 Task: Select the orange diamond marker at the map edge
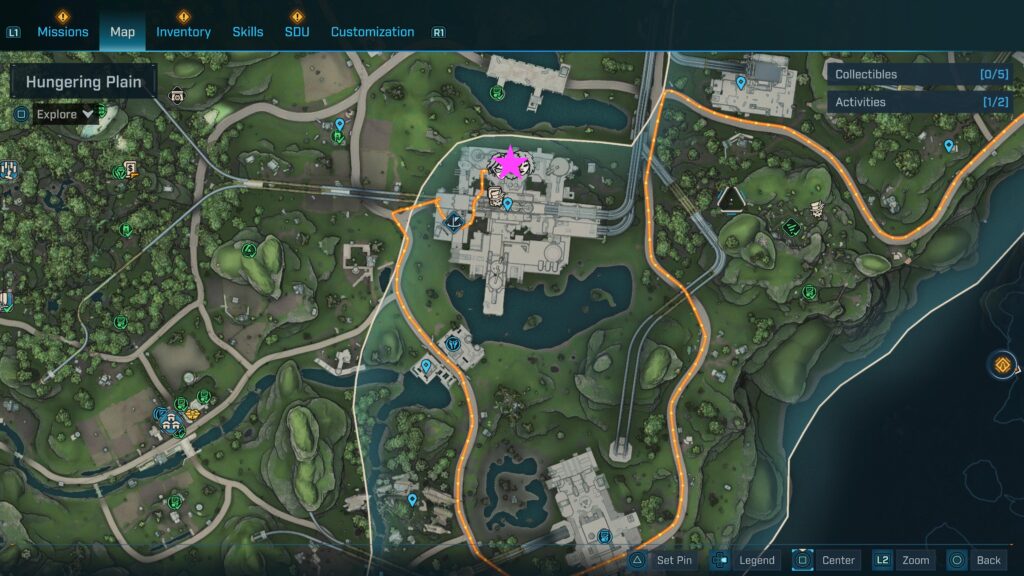1003,365
